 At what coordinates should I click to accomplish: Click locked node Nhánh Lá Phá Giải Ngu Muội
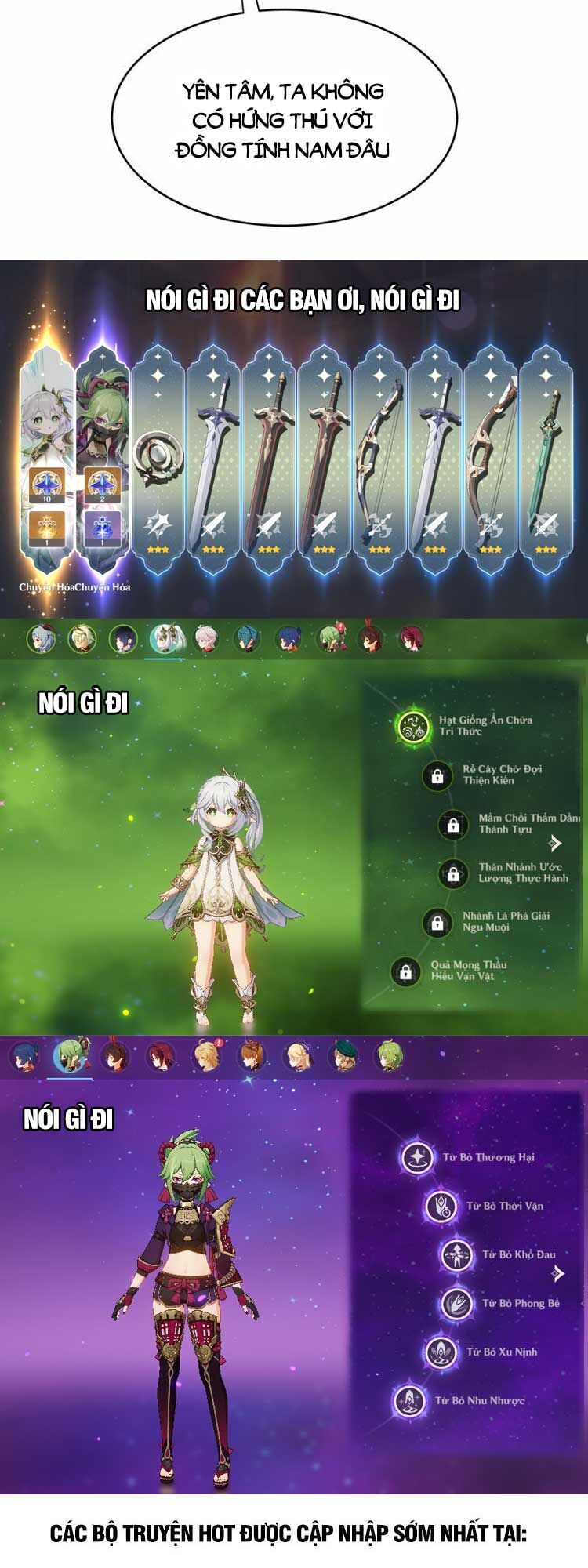coord(437,922)
